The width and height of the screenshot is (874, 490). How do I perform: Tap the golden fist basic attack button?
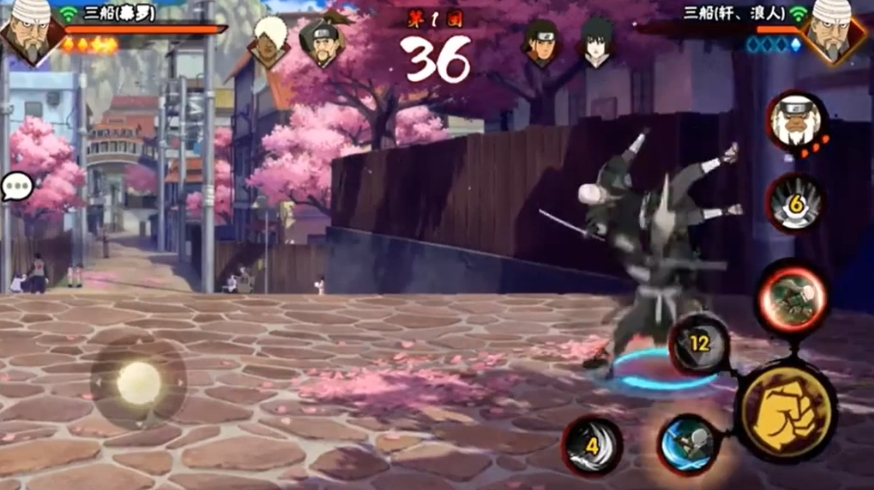click(x=786, y=411)
